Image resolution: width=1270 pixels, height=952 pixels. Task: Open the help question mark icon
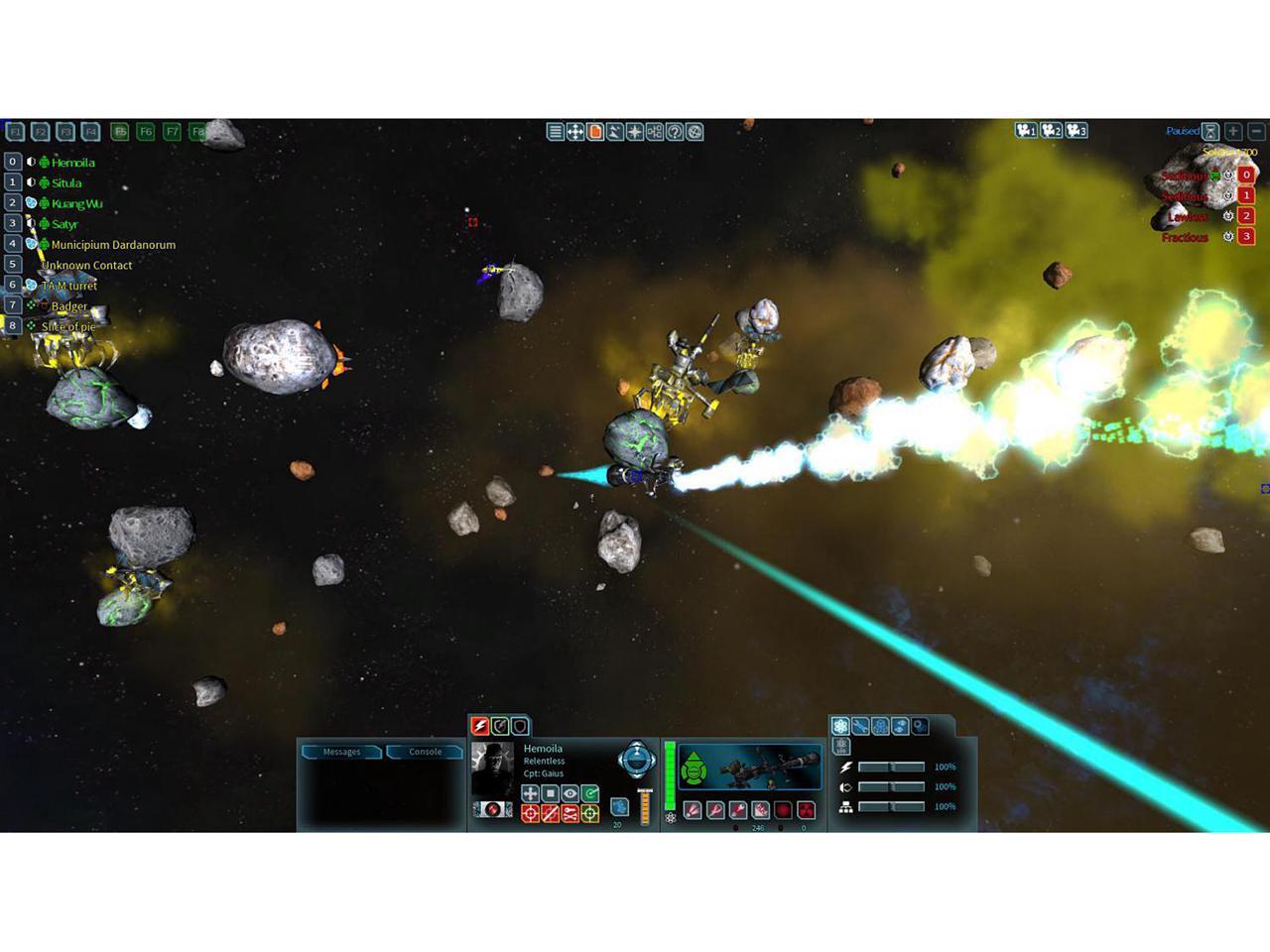click(x=675, y=132)
